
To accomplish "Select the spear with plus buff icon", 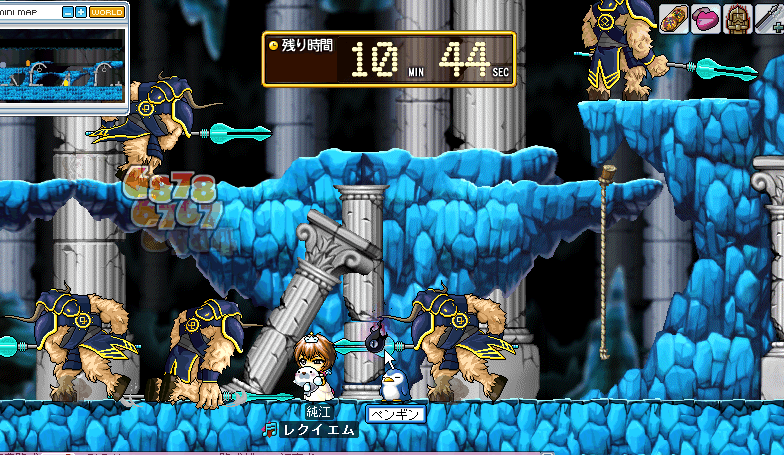I will [x=772, y=17].
